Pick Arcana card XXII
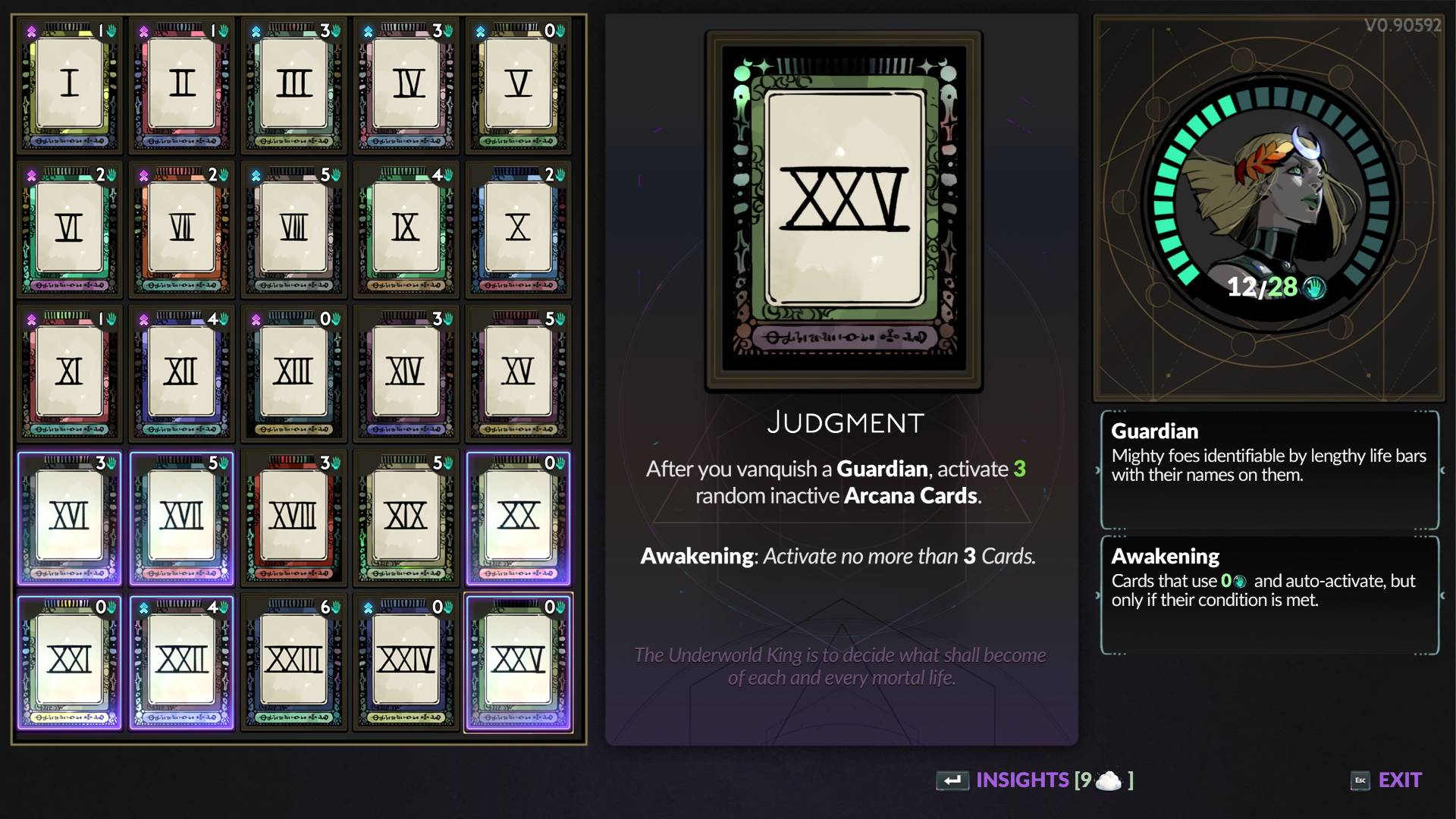1456x819 pixels. (x=182, y=661)
